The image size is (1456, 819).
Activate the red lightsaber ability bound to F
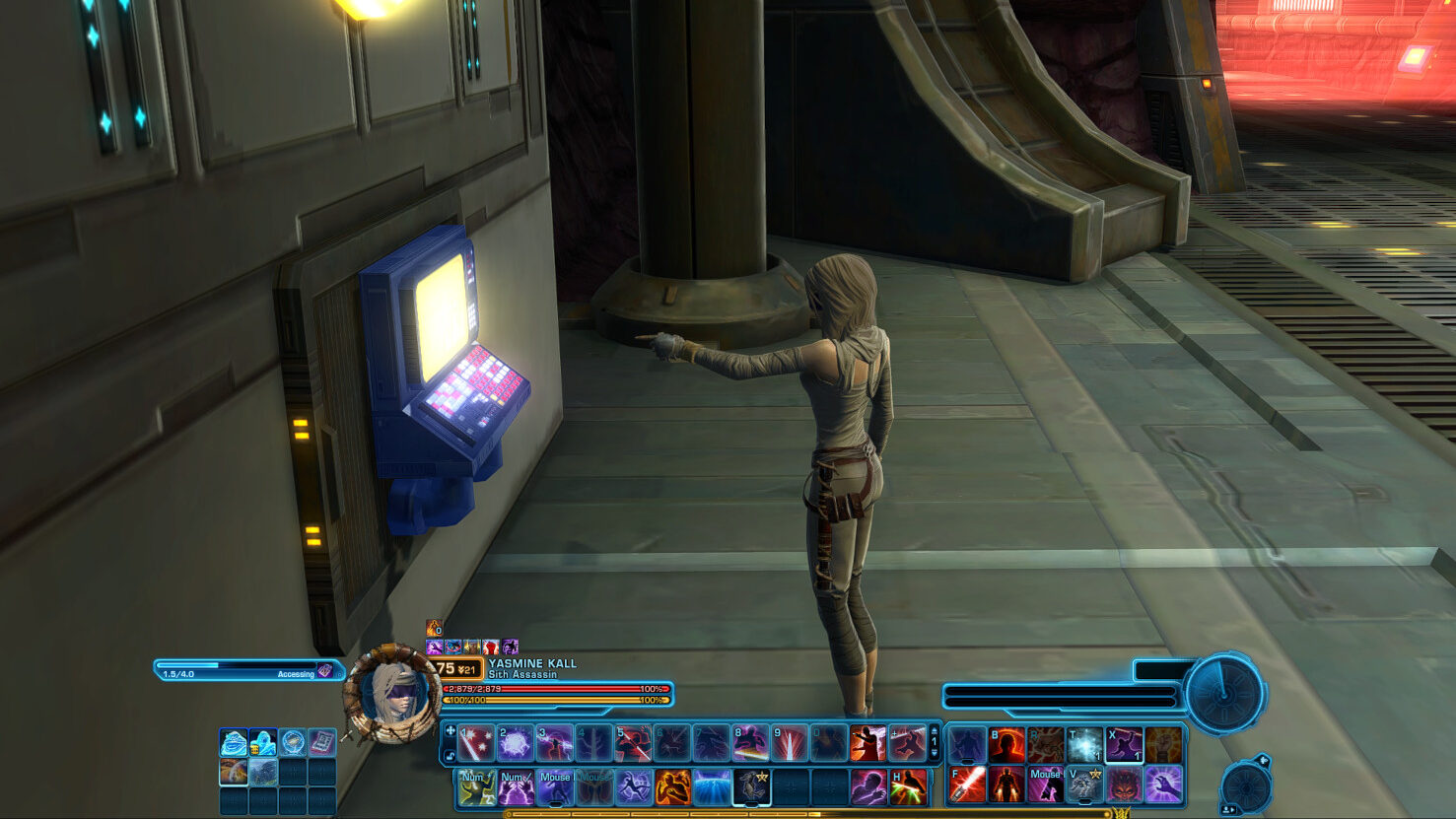click(x=967, y=785)
